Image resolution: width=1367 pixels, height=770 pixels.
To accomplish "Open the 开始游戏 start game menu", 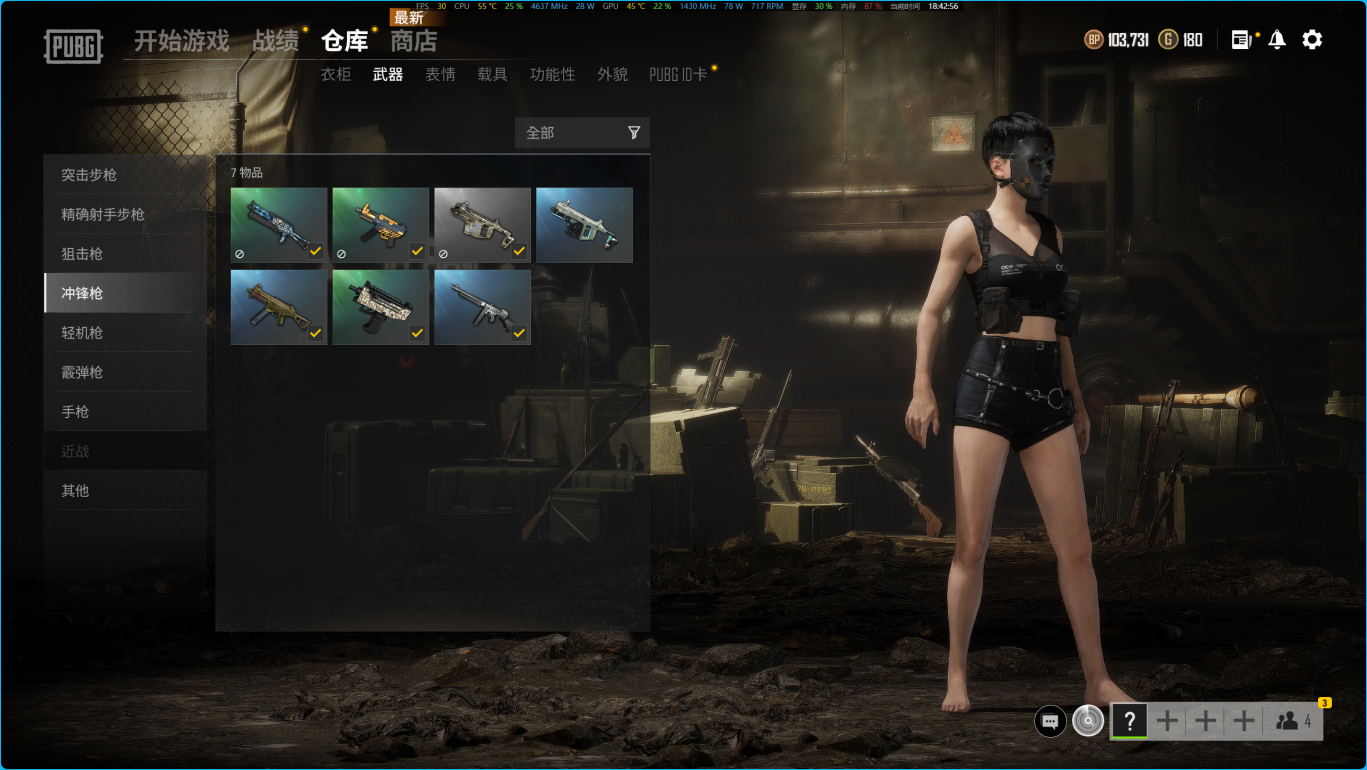I will point(181,41).
